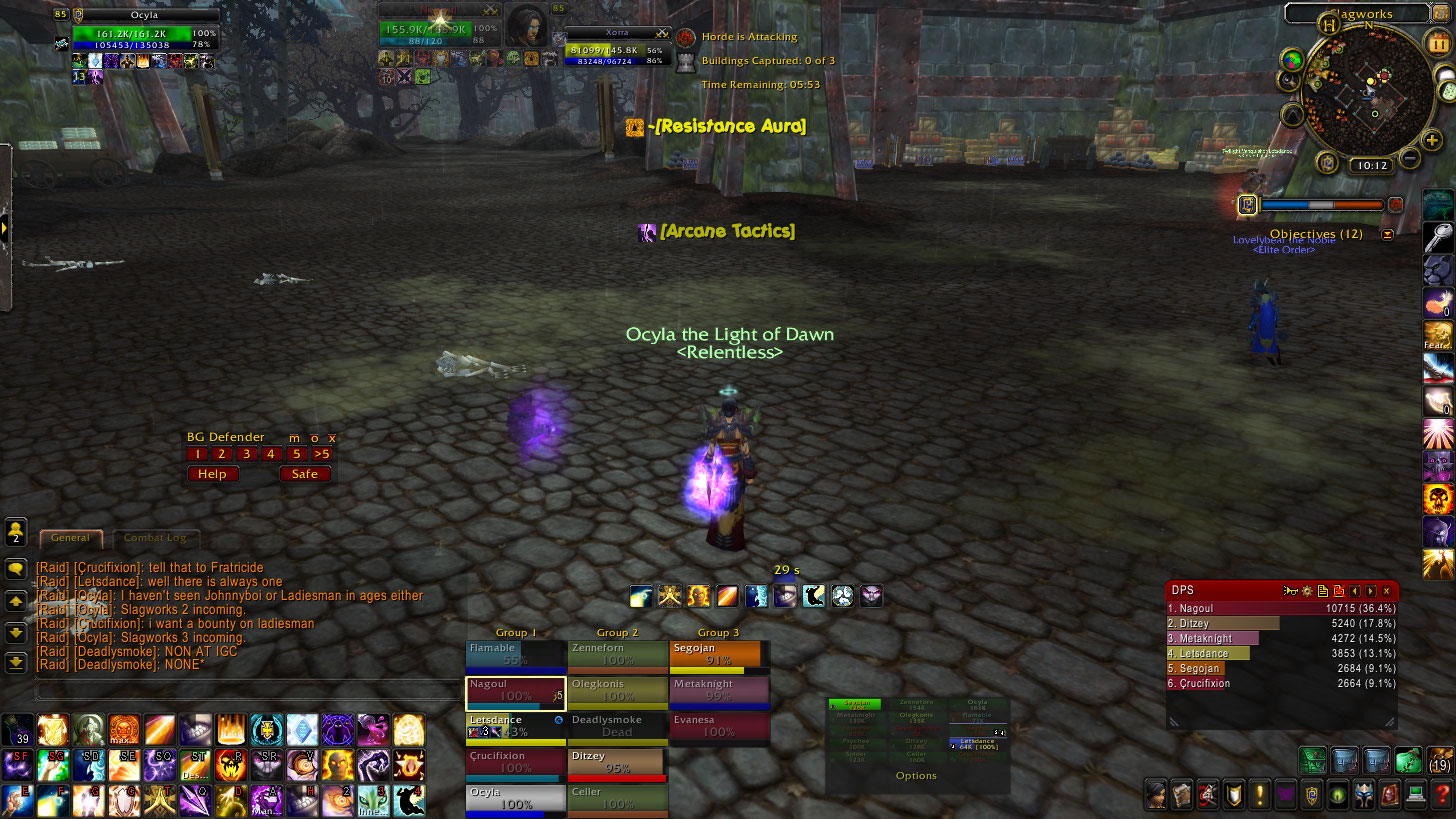Select Nagoul in the raid frames
Screen dimensions: 1456x819
tap(516, 691)
